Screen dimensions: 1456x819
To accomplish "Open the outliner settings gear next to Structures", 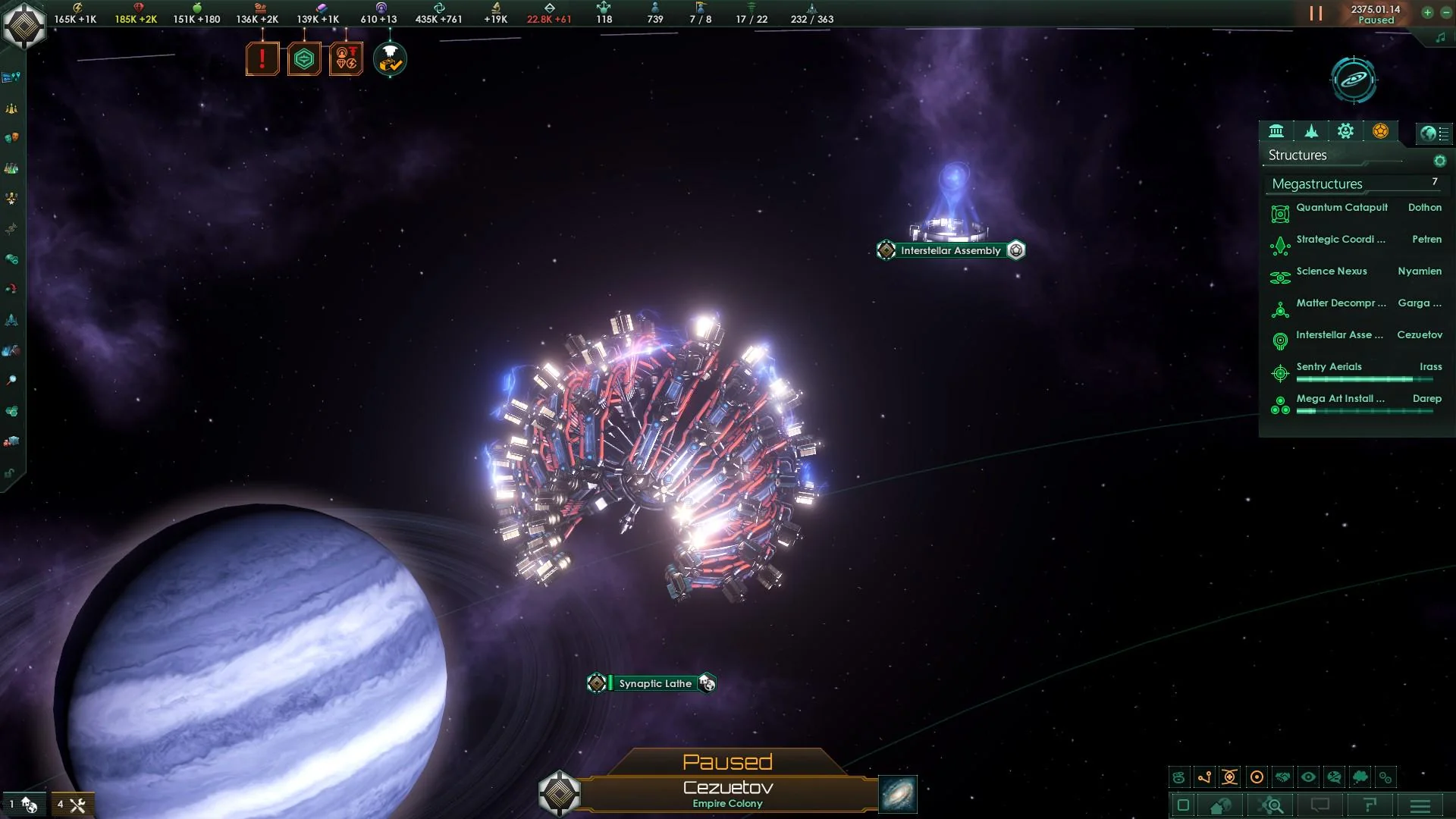I will pos(1440,160).
